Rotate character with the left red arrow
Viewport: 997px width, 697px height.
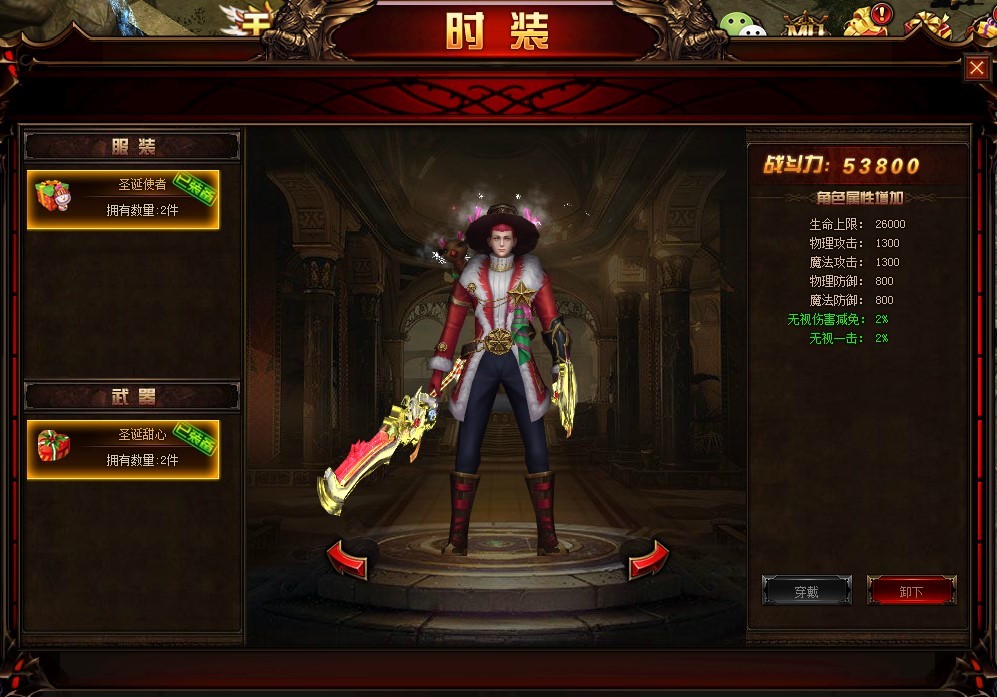pyautogui.click(x=347, y=560)
